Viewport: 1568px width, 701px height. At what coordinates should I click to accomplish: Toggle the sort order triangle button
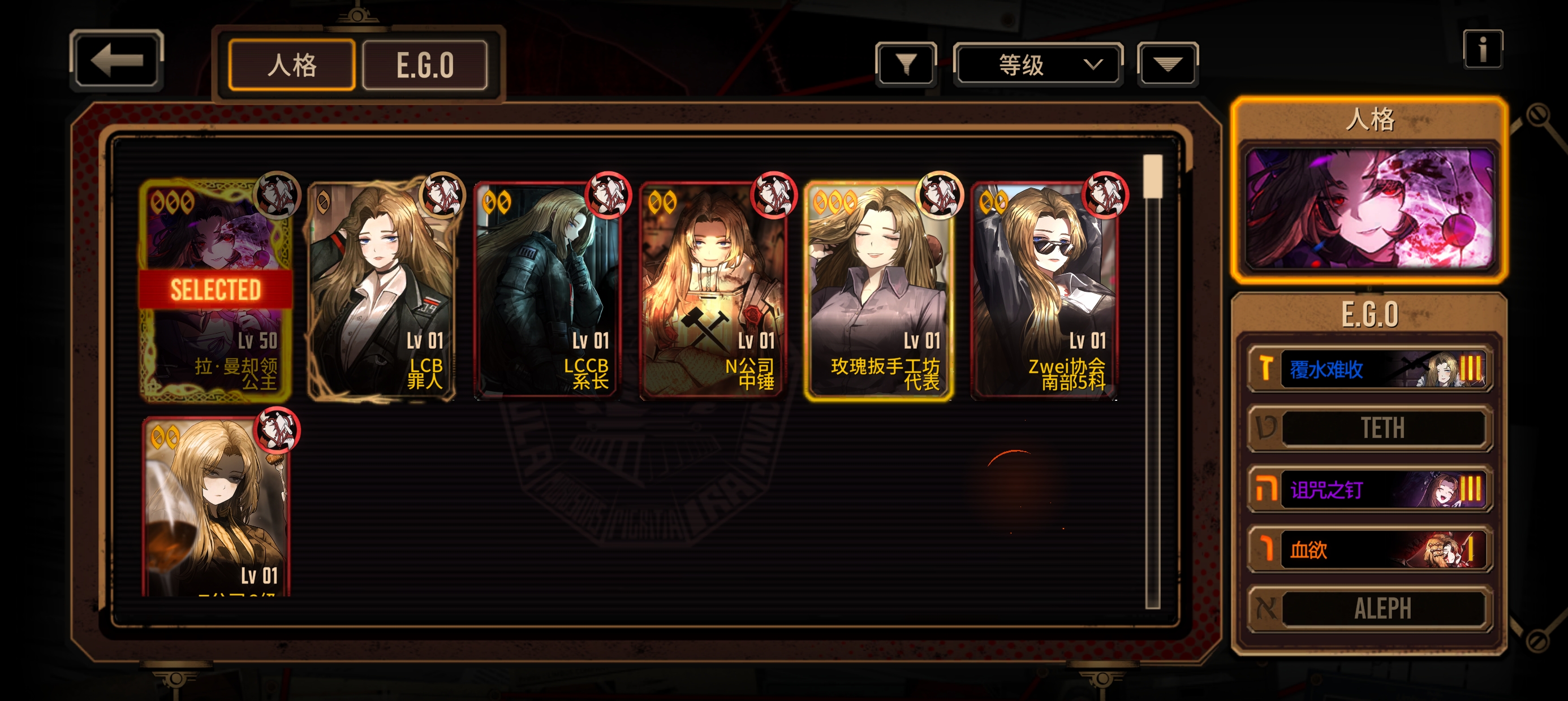pyautogui.click(x=1167, y=64)
